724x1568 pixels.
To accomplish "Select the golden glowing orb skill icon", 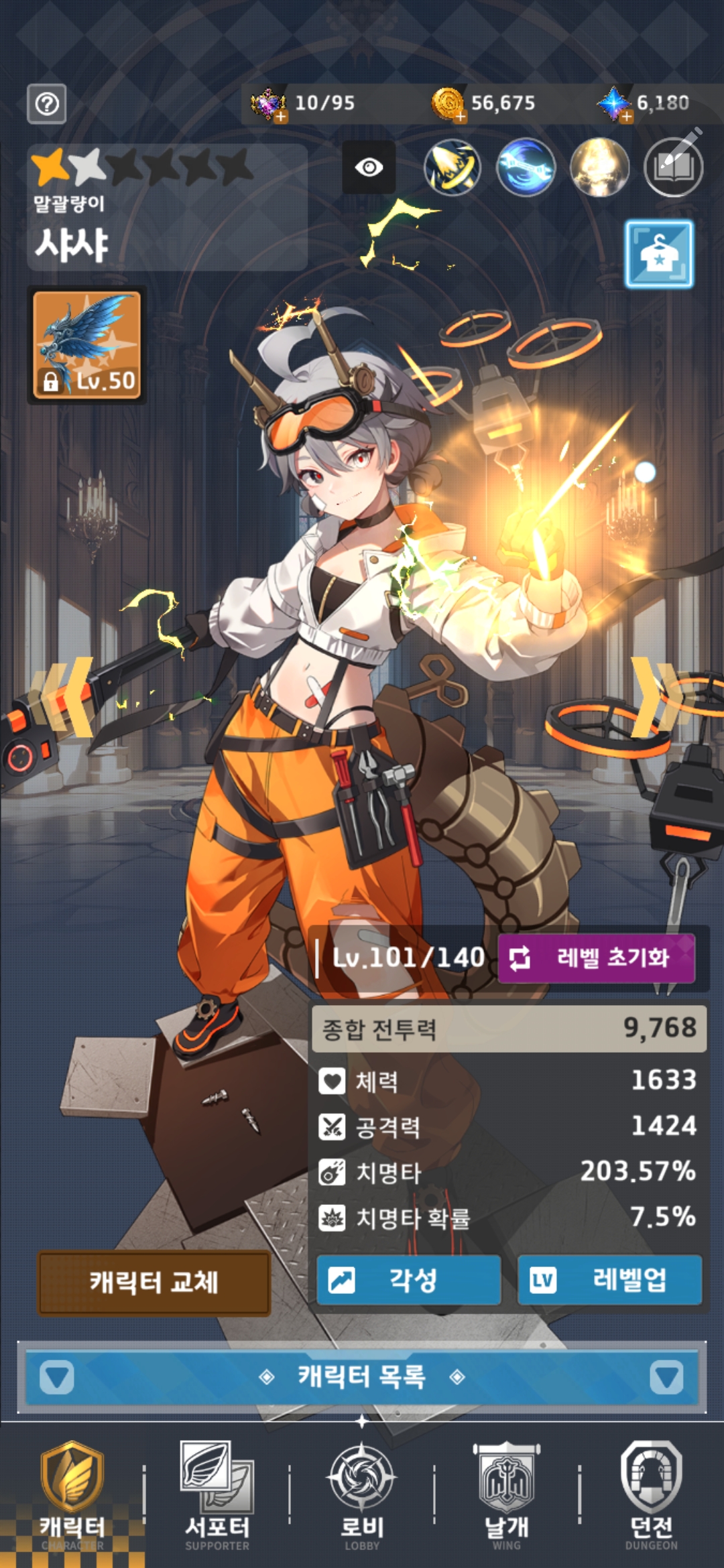I will [599, 167].
